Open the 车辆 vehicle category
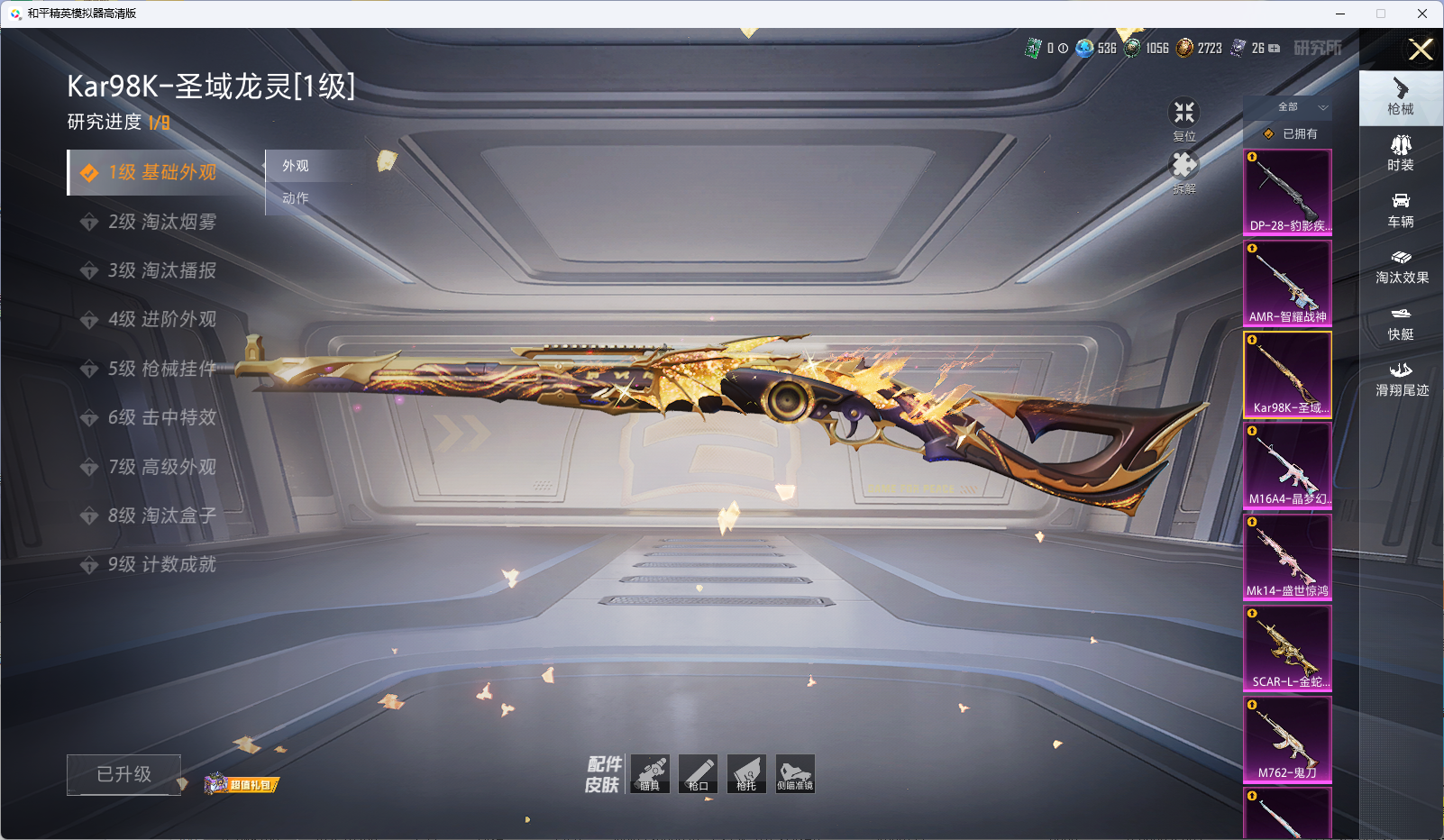The image size is (1444, 840). [x=1401, y=210]
